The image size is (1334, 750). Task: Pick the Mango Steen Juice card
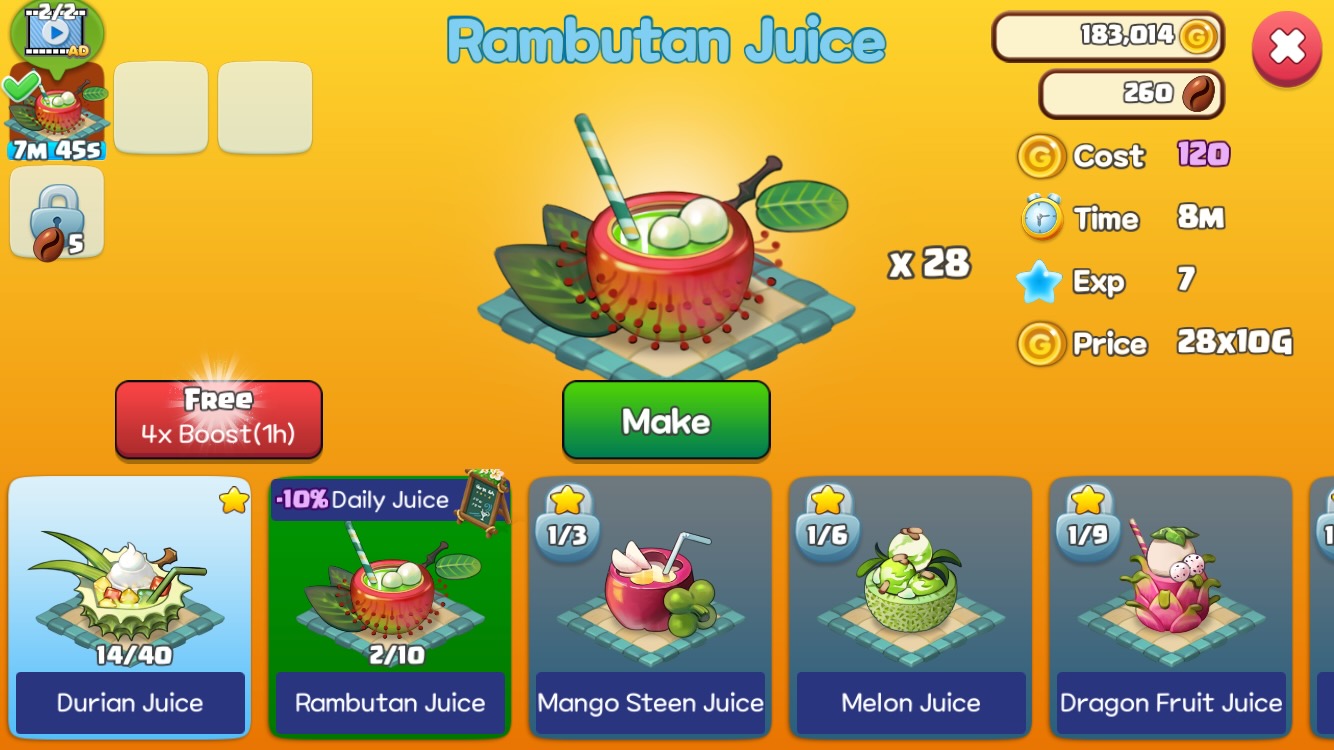tap(650, 607)
